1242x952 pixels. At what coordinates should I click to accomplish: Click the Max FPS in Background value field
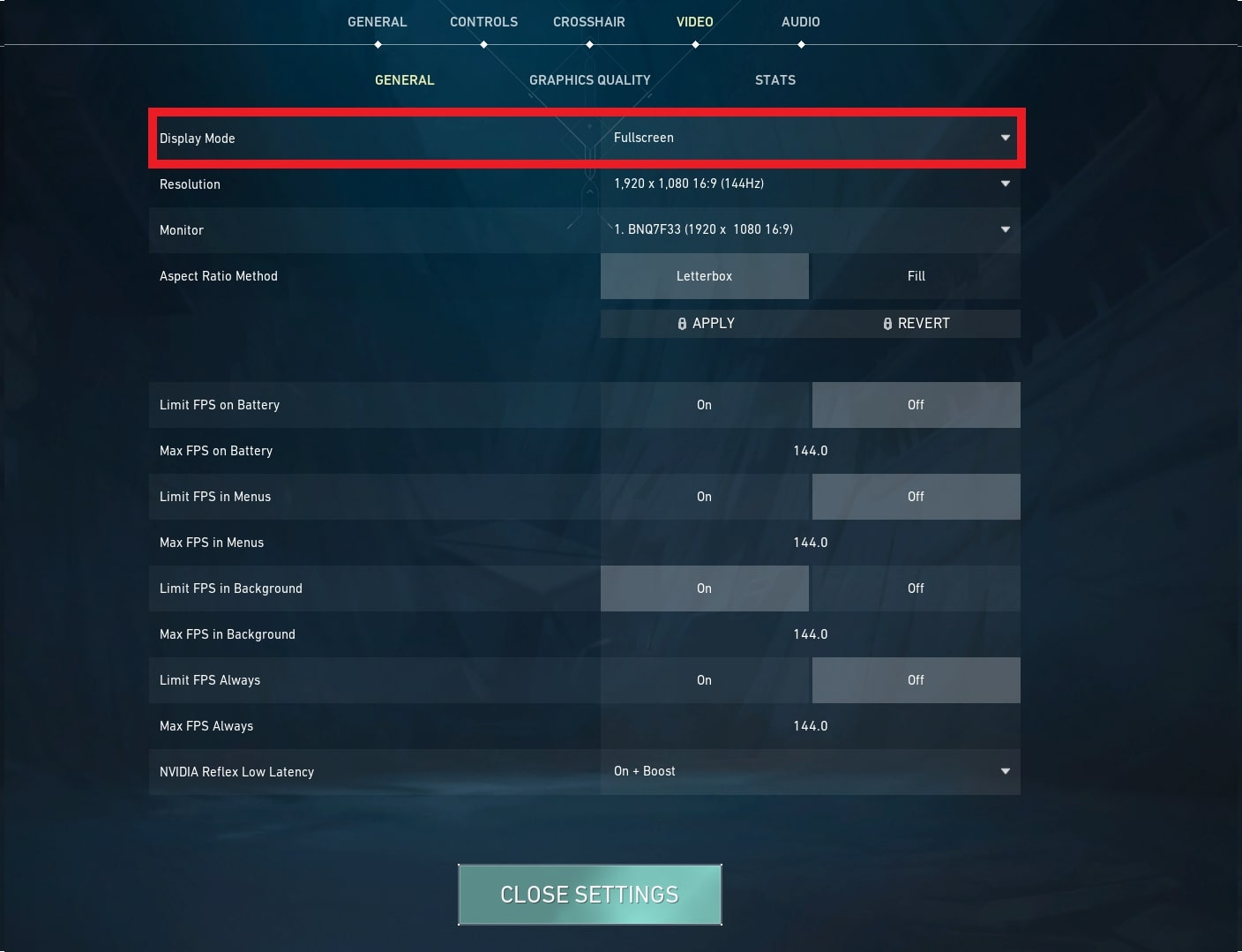coord(810,633)
